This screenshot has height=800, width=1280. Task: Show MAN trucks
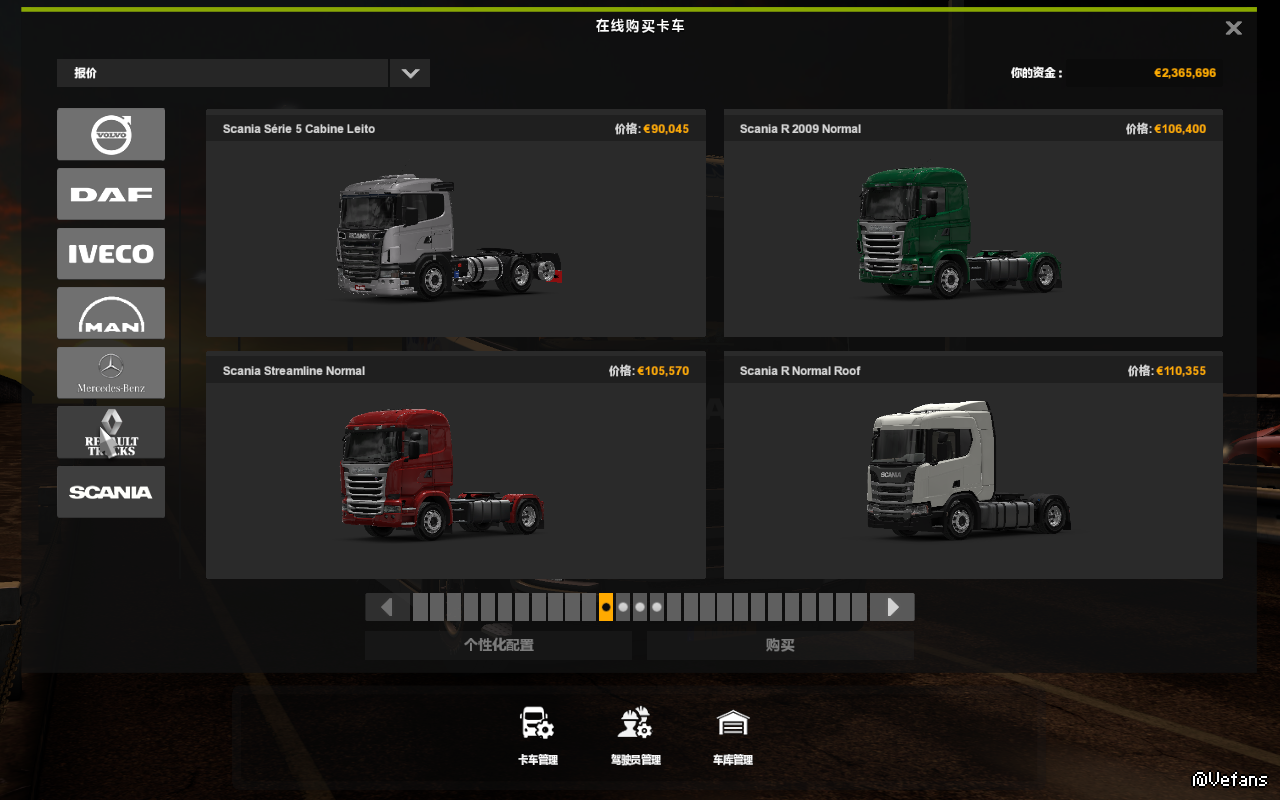[x=111, y=313]
